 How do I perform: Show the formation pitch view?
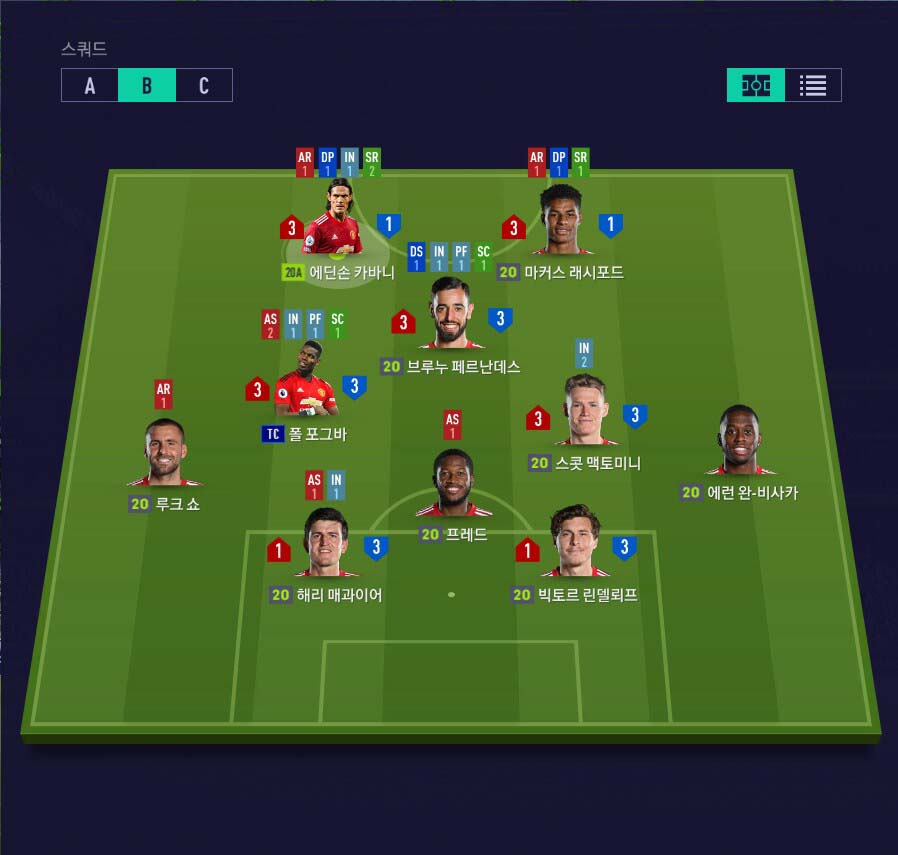[756, 85]
